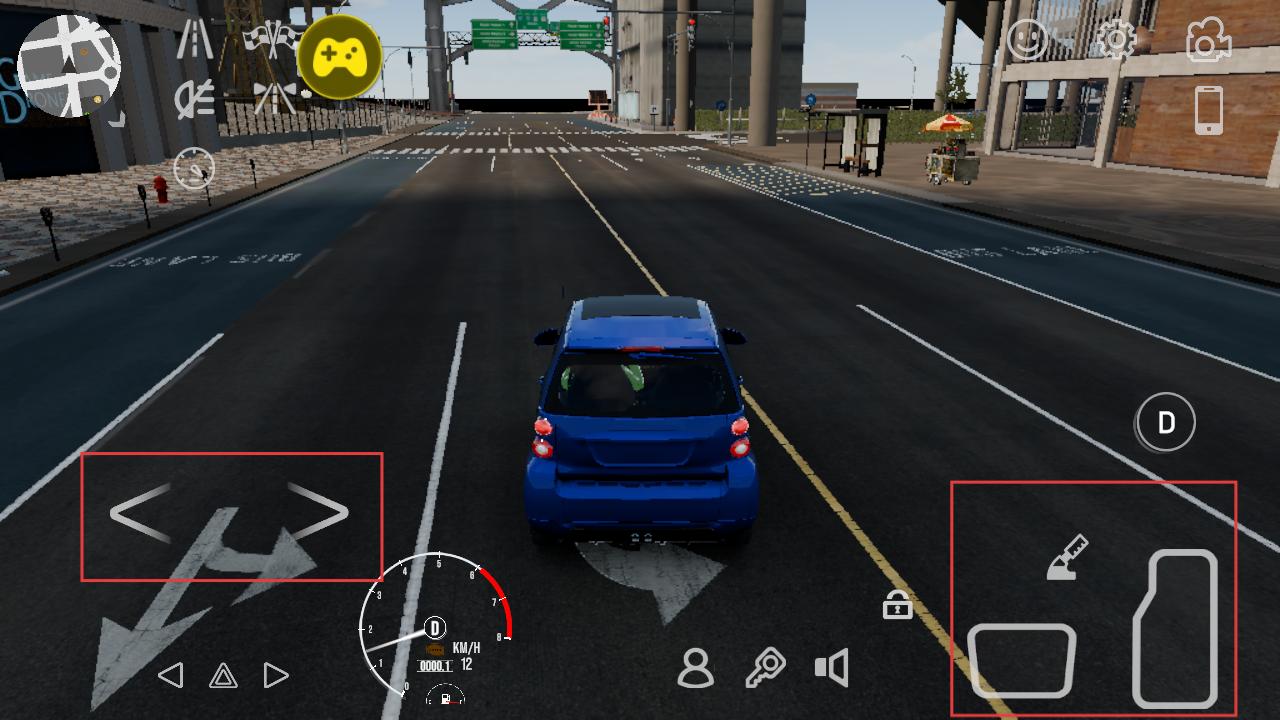Tap the yellow gamepad button

pyautogui.click(x=339, y=57)
